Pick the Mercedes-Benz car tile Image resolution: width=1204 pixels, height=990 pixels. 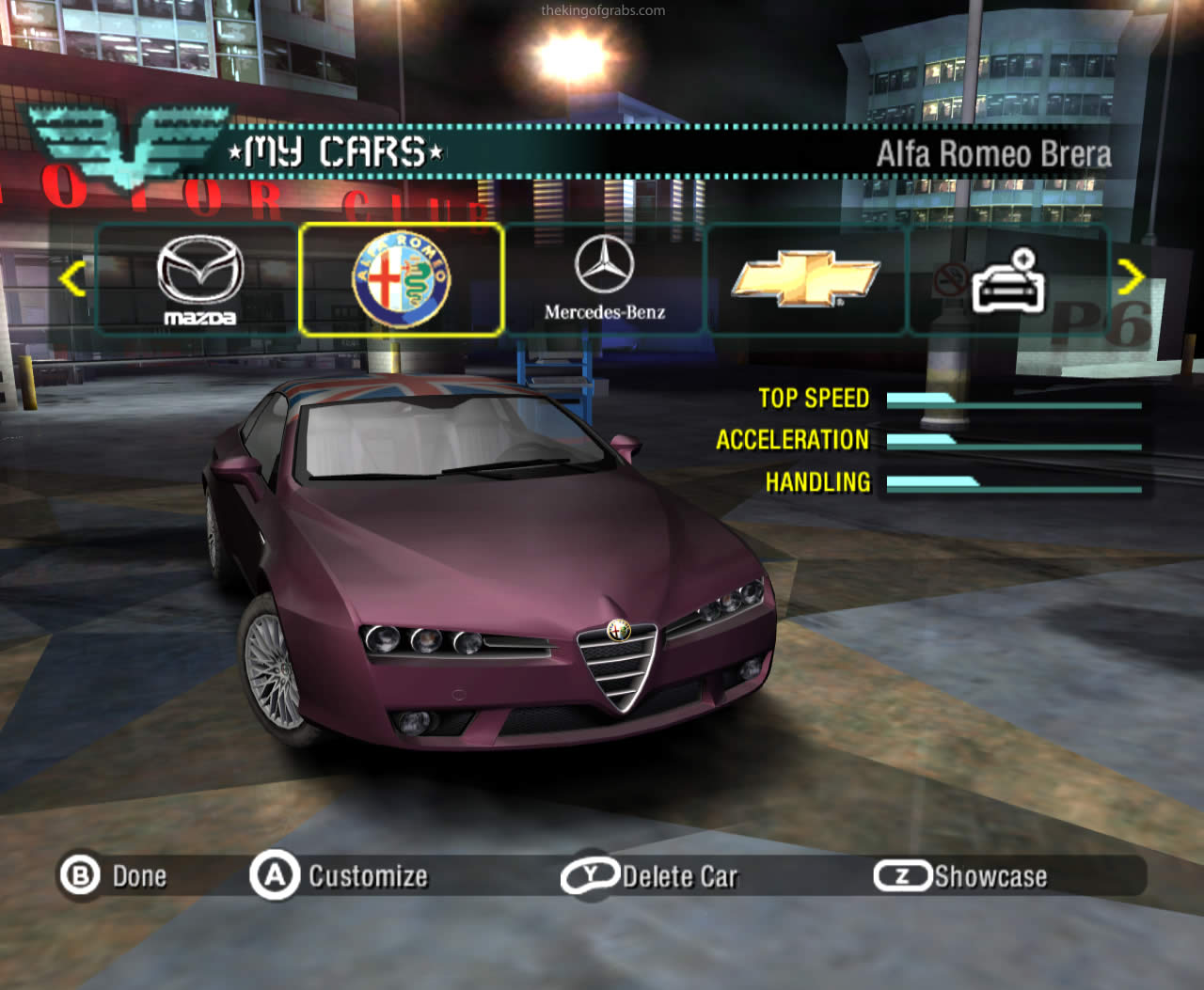tap(604, 279)
